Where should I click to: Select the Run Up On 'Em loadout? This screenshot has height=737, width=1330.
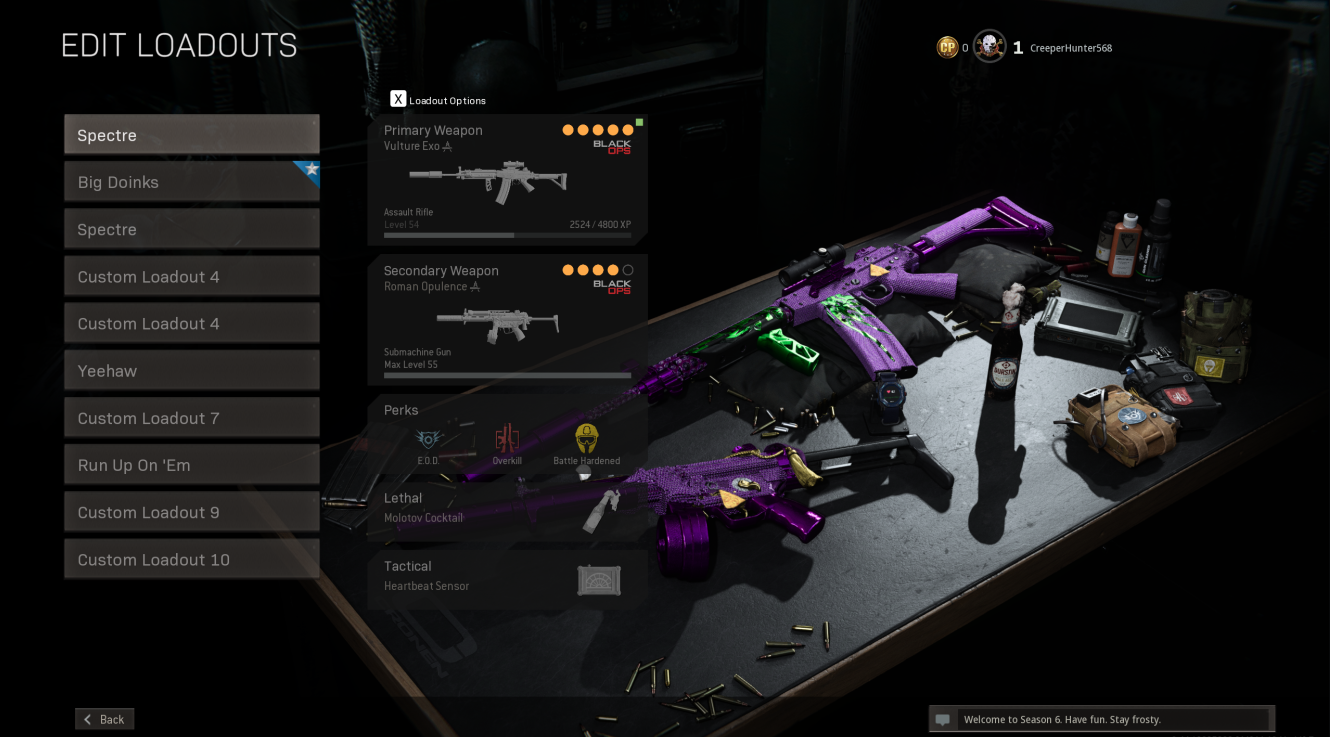click(191, 465)
